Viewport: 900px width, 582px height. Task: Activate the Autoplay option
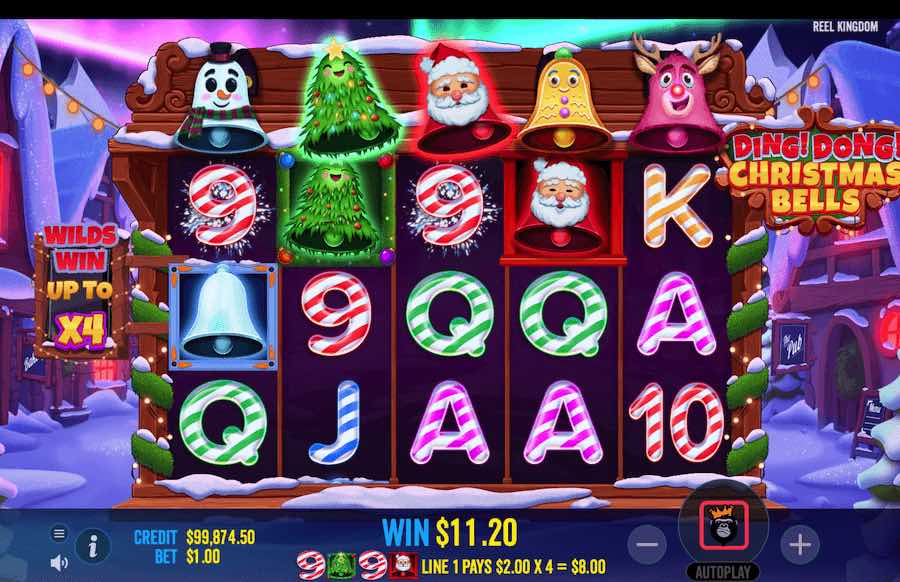(723, 573)
